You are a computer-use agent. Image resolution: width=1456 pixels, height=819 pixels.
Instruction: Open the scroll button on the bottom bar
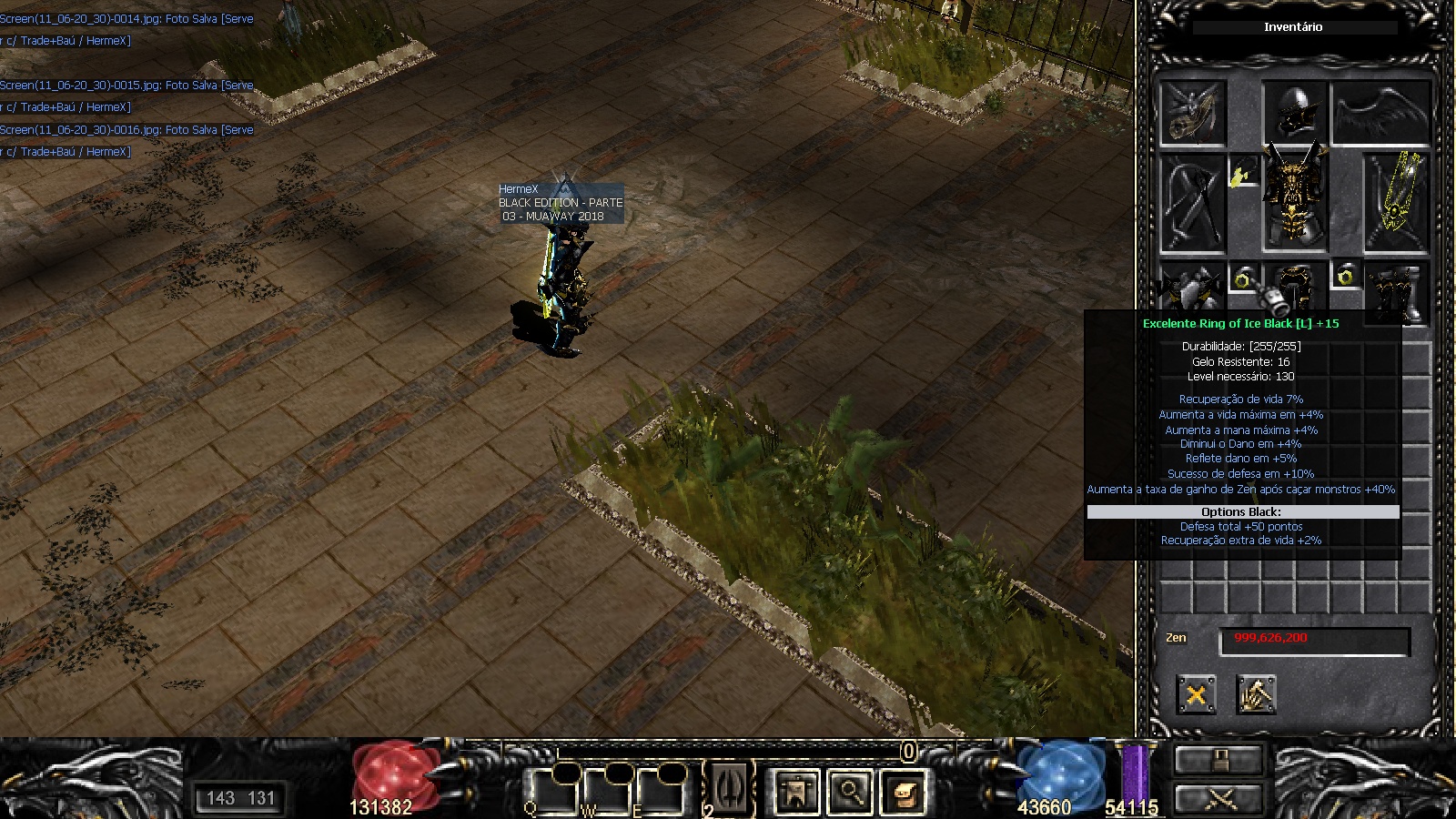(903, 791)
